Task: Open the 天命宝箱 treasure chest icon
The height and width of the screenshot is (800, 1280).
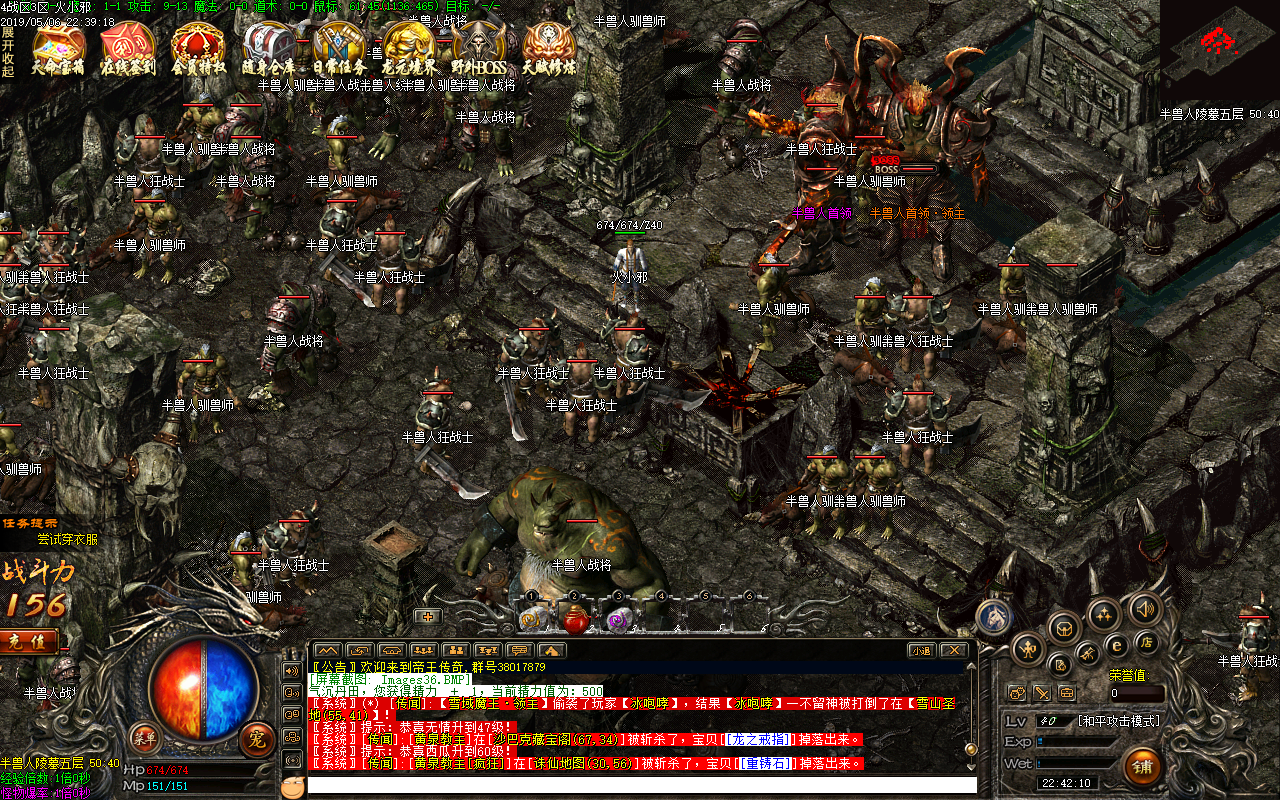Action: pos(58,48)
